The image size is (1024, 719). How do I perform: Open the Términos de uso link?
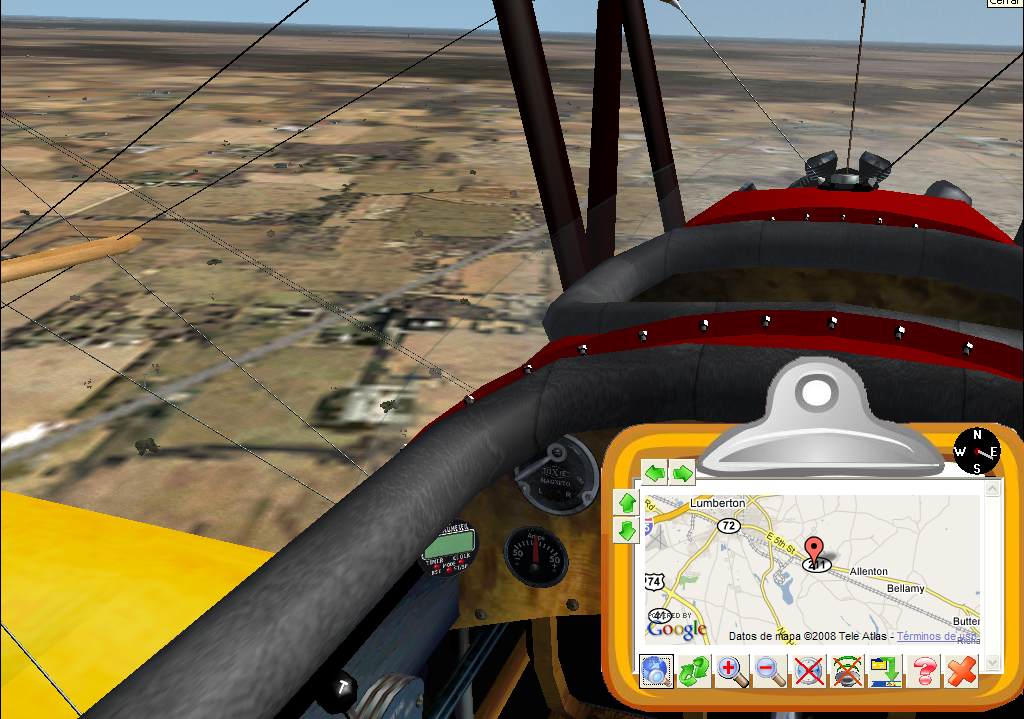coord(937,636)
